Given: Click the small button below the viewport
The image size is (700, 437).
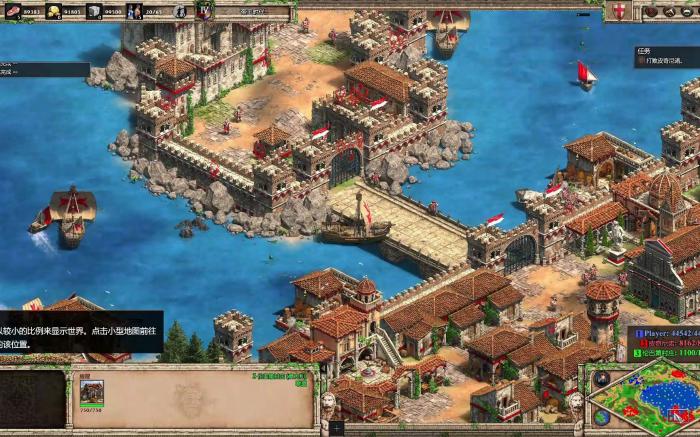Looking at the screenshot, I should tap(336, 428).
